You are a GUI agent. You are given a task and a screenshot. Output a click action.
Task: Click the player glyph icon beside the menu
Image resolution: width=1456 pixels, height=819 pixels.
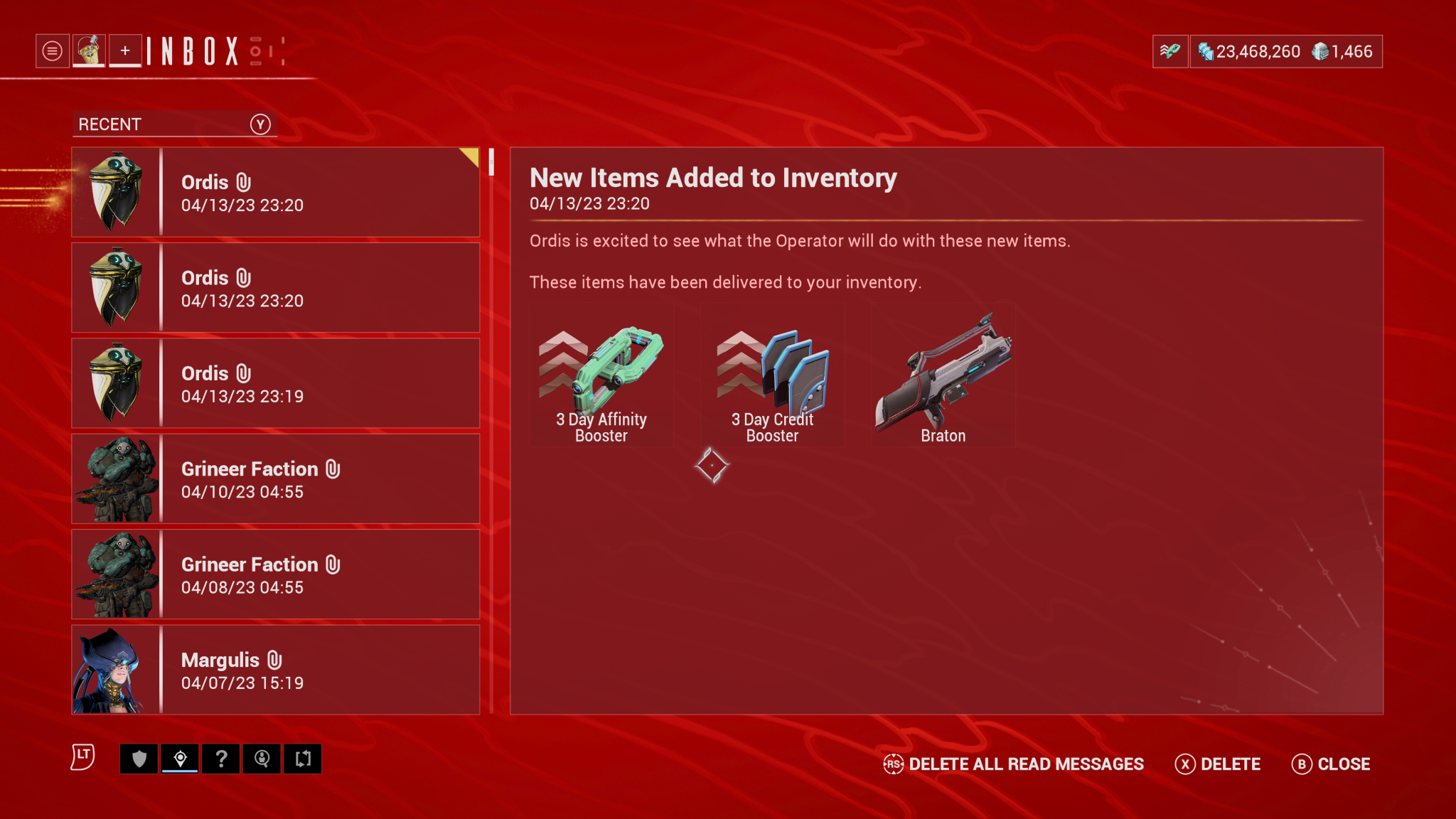coord(88,50)
